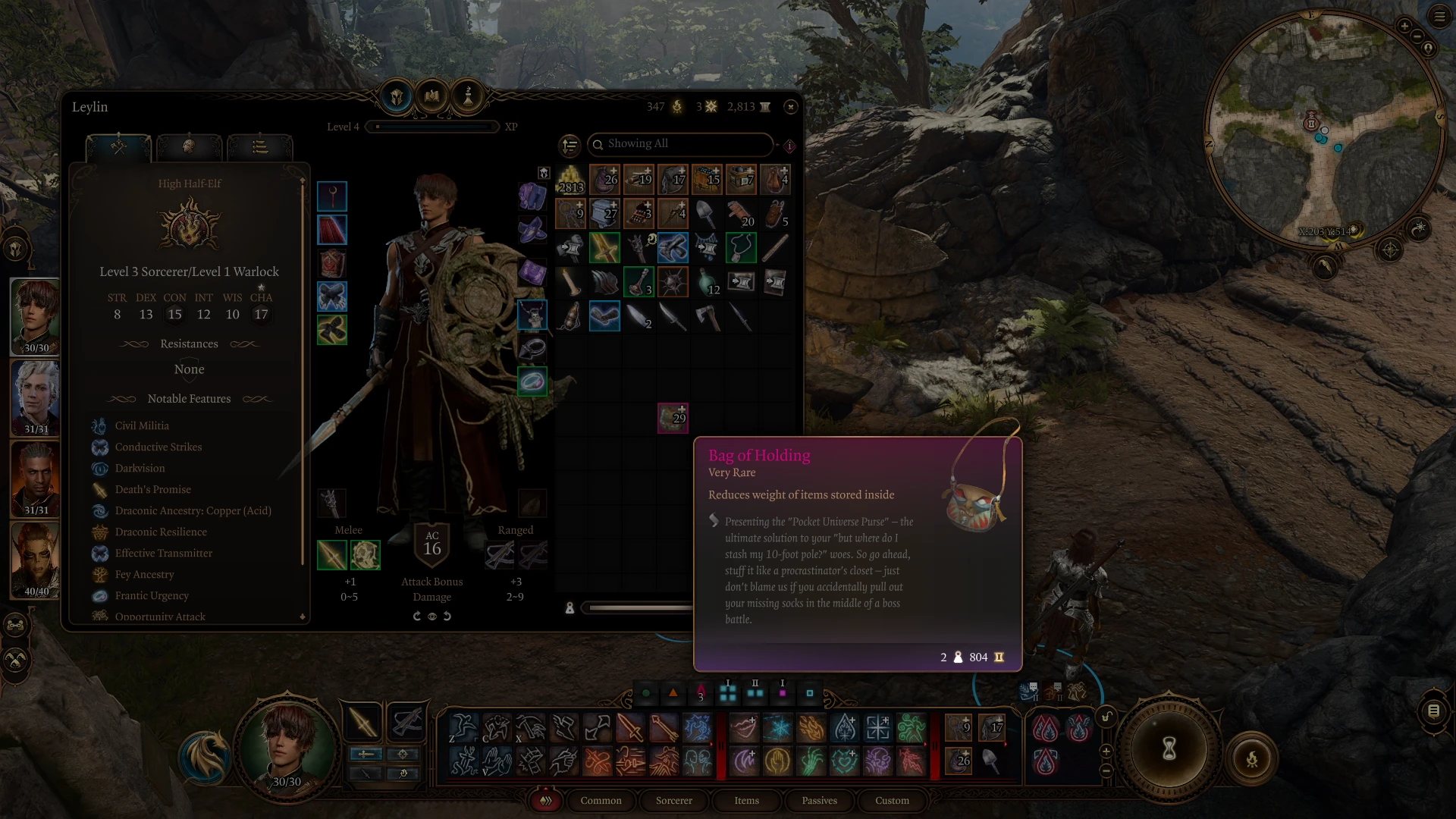
Task: Close the Leylin character sheet window
Action: [791, 107]
